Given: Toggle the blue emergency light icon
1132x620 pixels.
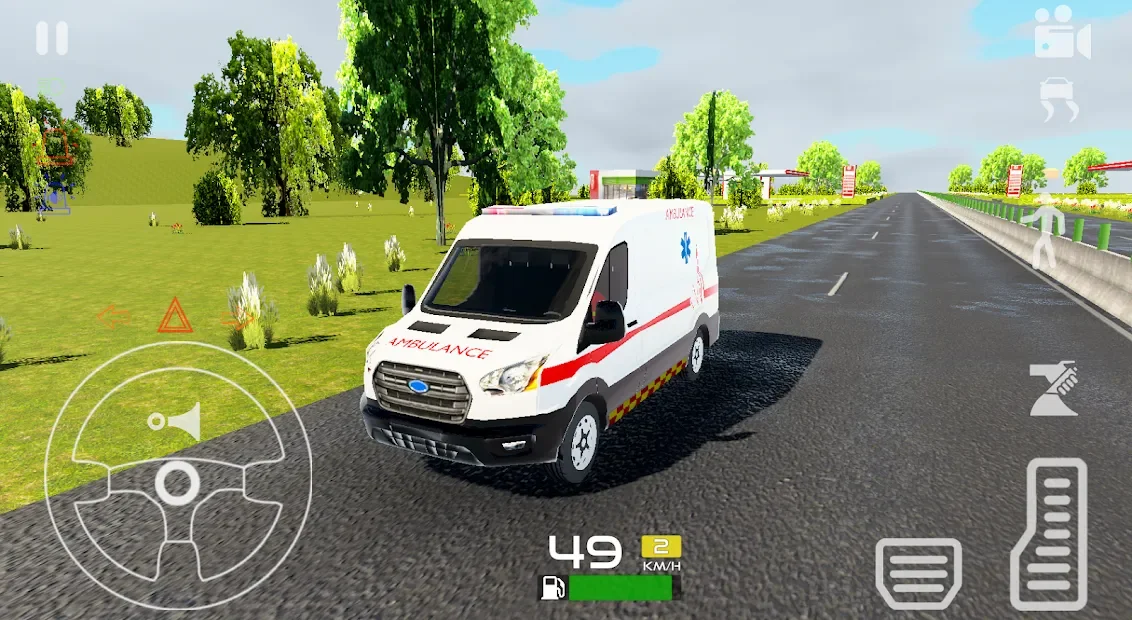Looking at the screenshot, I should (55, 193).
